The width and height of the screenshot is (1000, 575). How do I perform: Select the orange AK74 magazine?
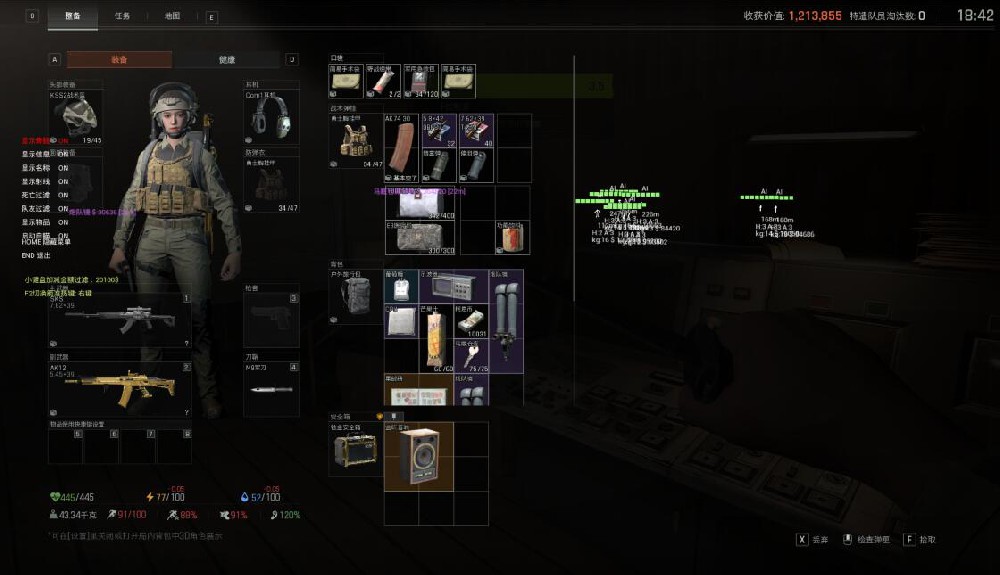pyautogui.click(x=402, y=147)
